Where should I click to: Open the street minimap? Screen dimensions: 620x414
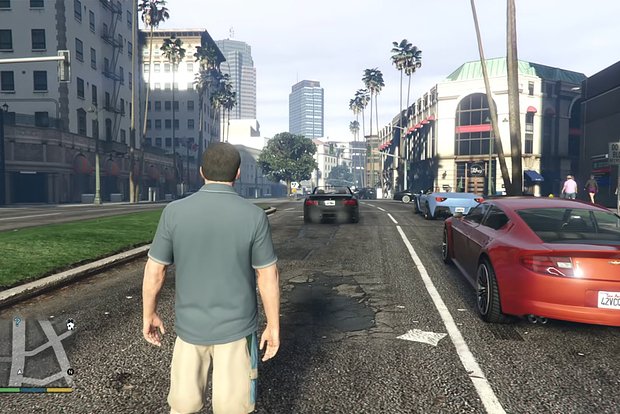point(37,352)
